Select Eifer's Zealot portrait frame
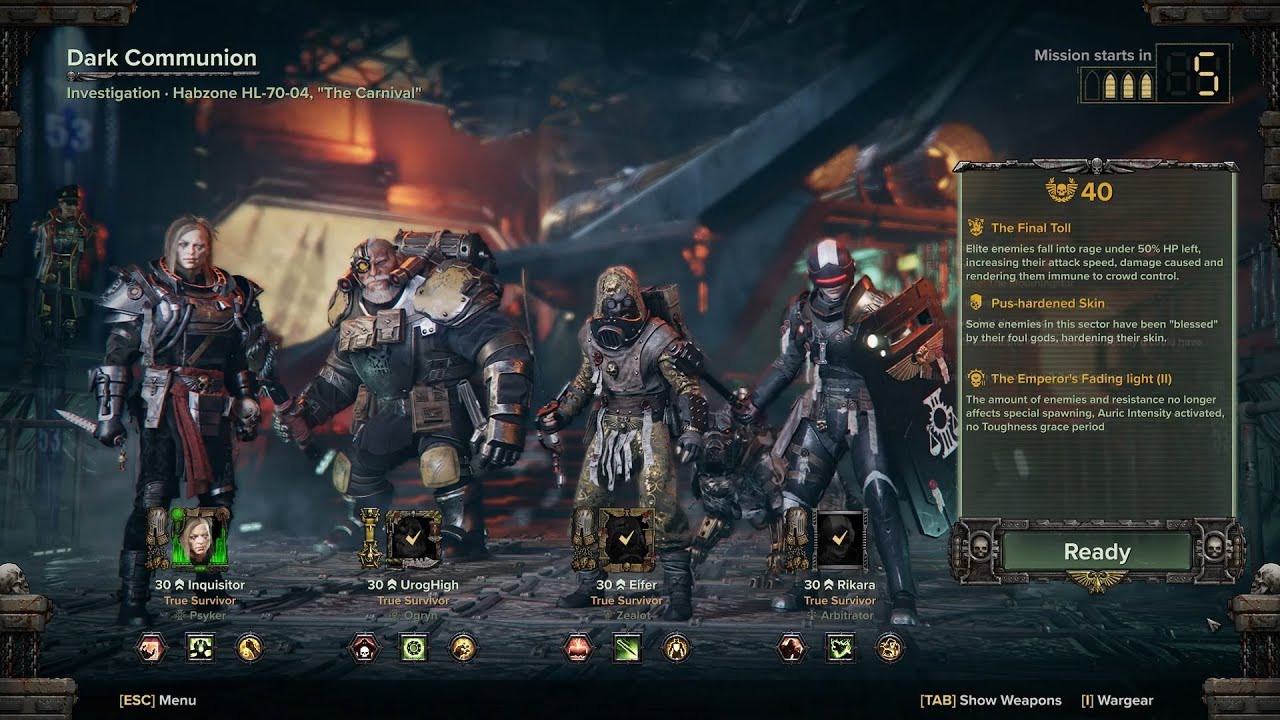 (626, 539)
